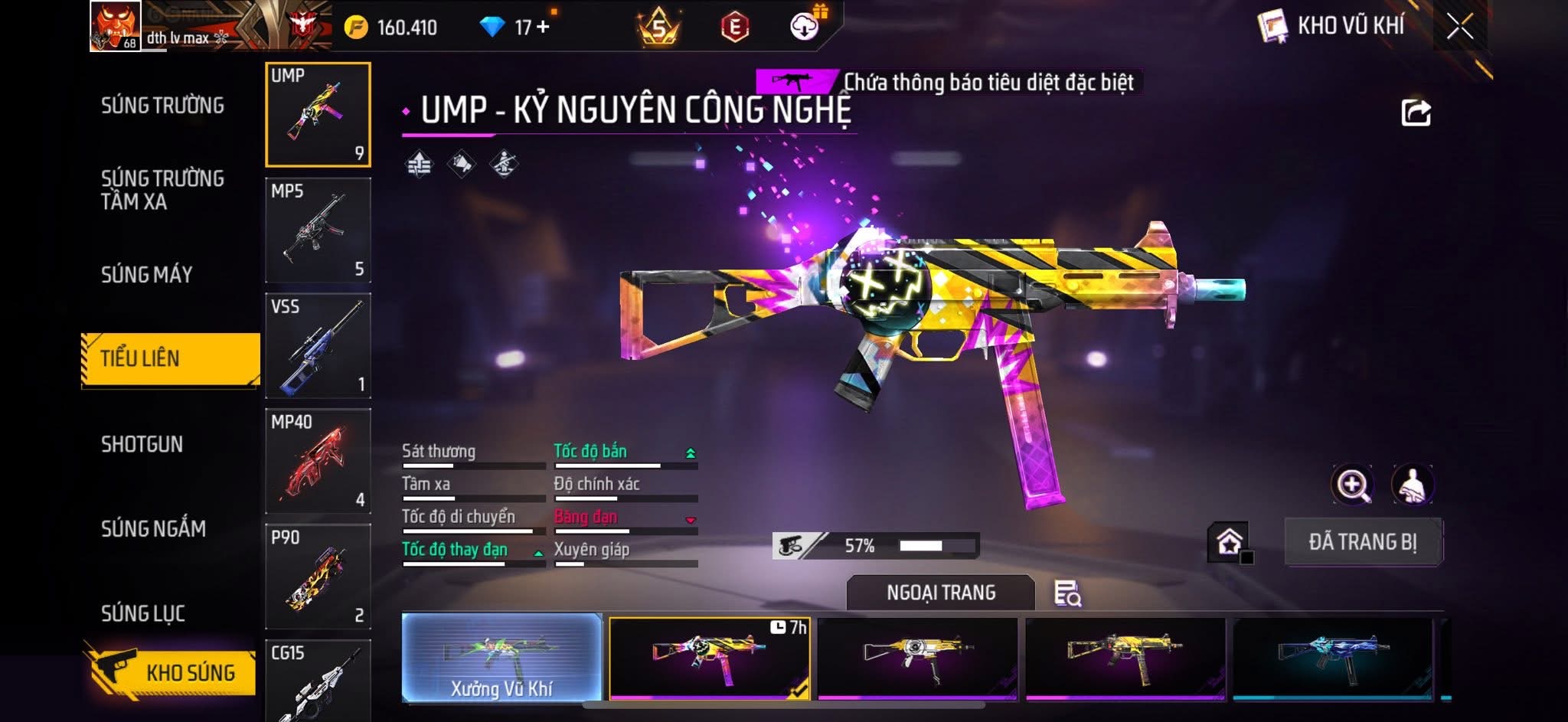Select the blue UMP skin thumbnail
Viewport: 1568px width, 722px height.
tap(1332, 658)
